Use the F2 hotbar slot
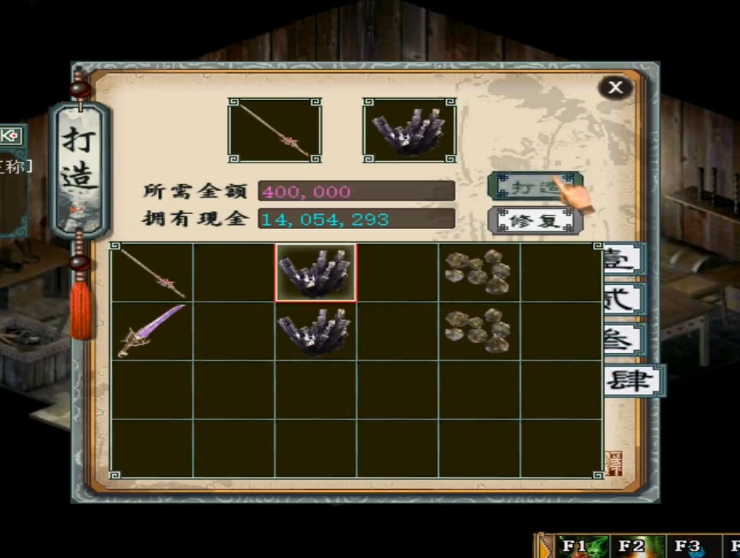This screenshot has height=558, width=740. point(632,546)
